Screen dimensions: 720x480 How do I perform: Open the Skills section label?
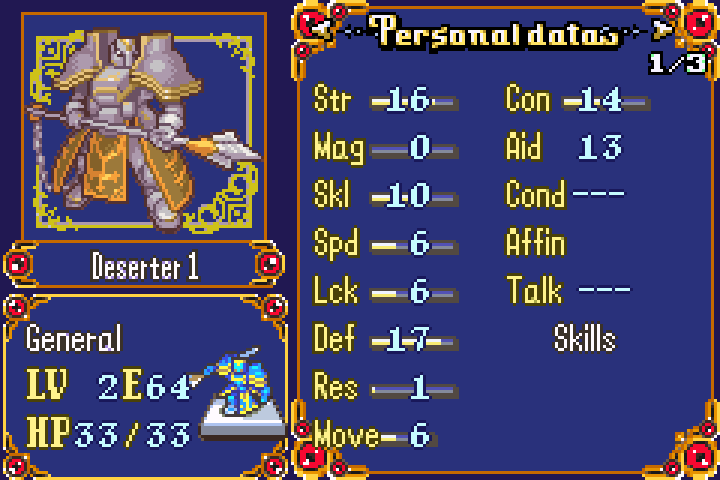coord(585,340)
